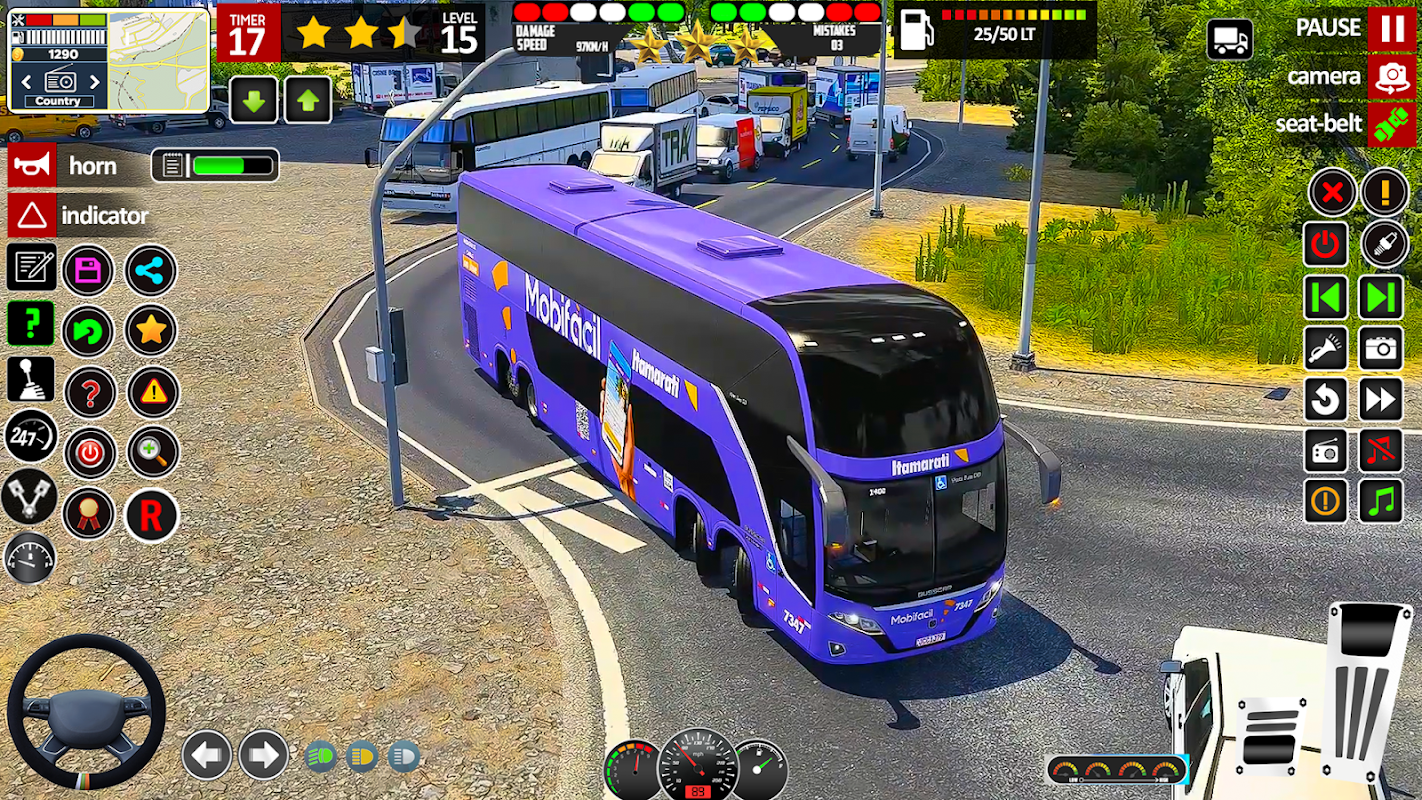This screenshot has height=800, width=1422.
Task: Close using the red X button
Action: [1332, 192]
